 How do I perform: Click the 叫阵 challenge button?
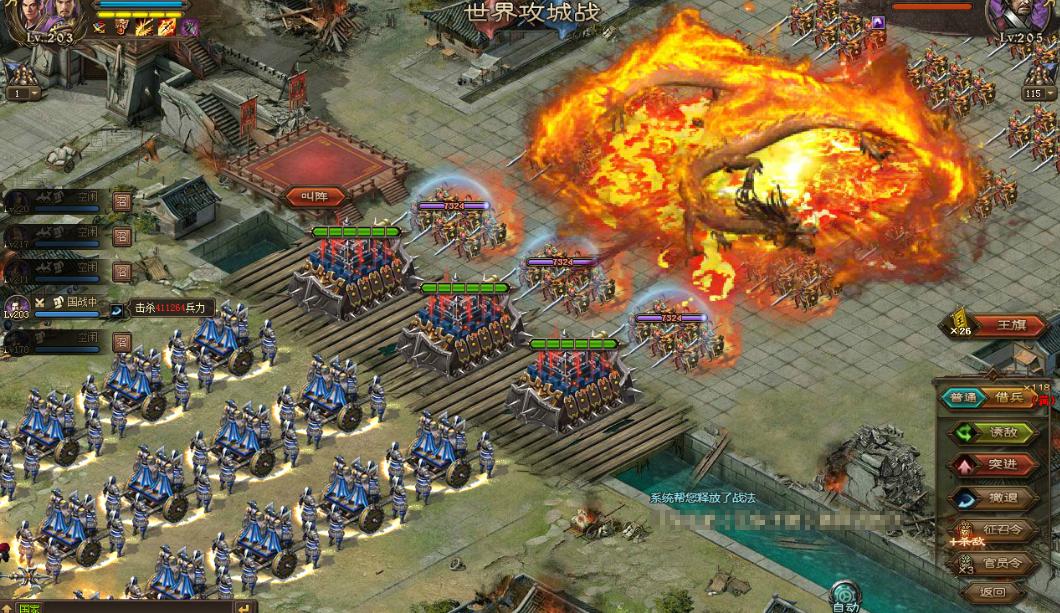pyautogui.click(x=315, y=196)
